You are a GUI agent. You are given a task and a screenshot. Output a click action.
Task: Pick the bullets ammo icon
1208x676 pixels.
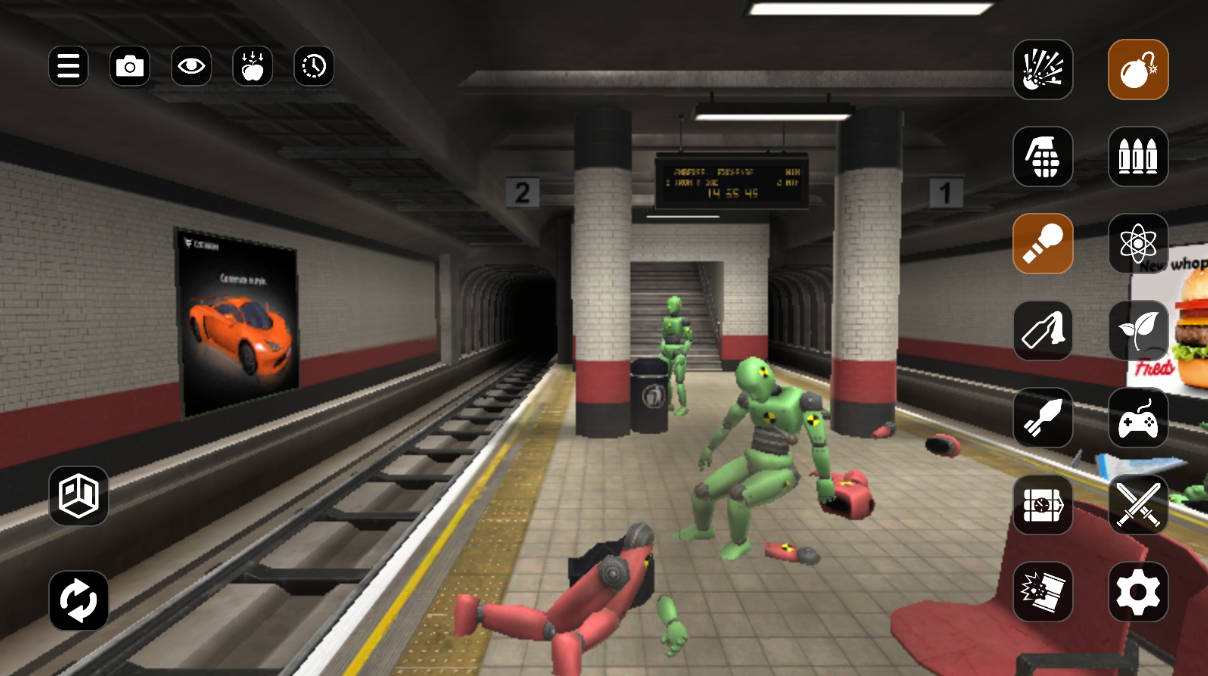[1138, 156]
